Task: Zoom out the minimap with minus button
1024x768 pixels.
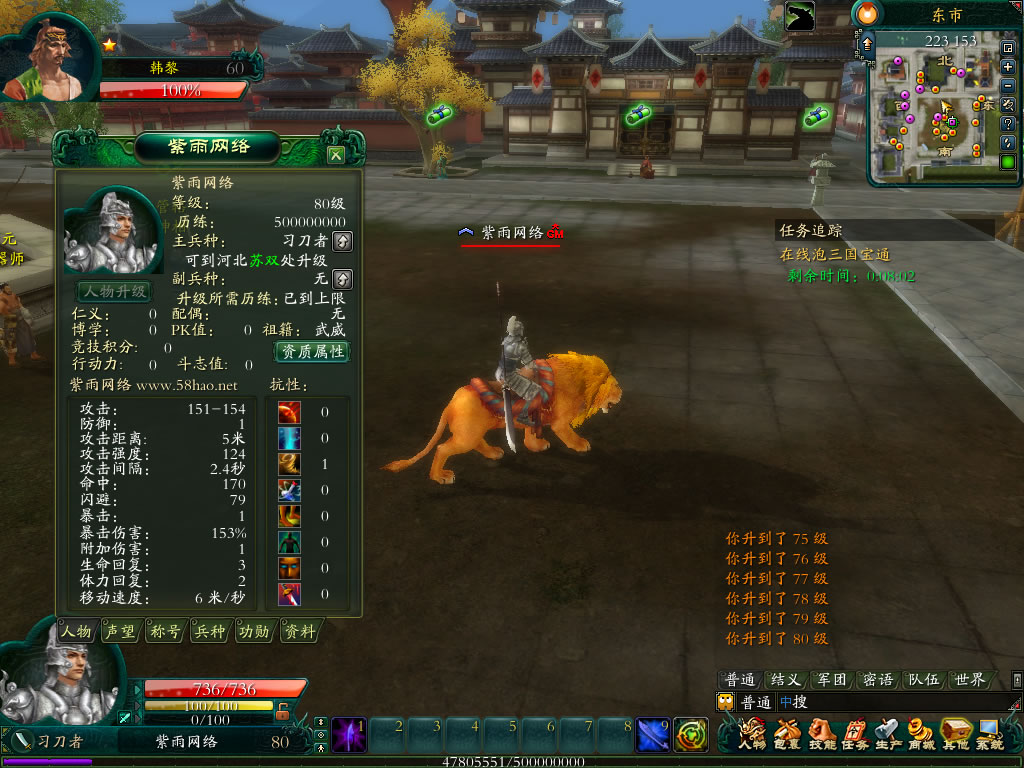Action: [1008, 86]
